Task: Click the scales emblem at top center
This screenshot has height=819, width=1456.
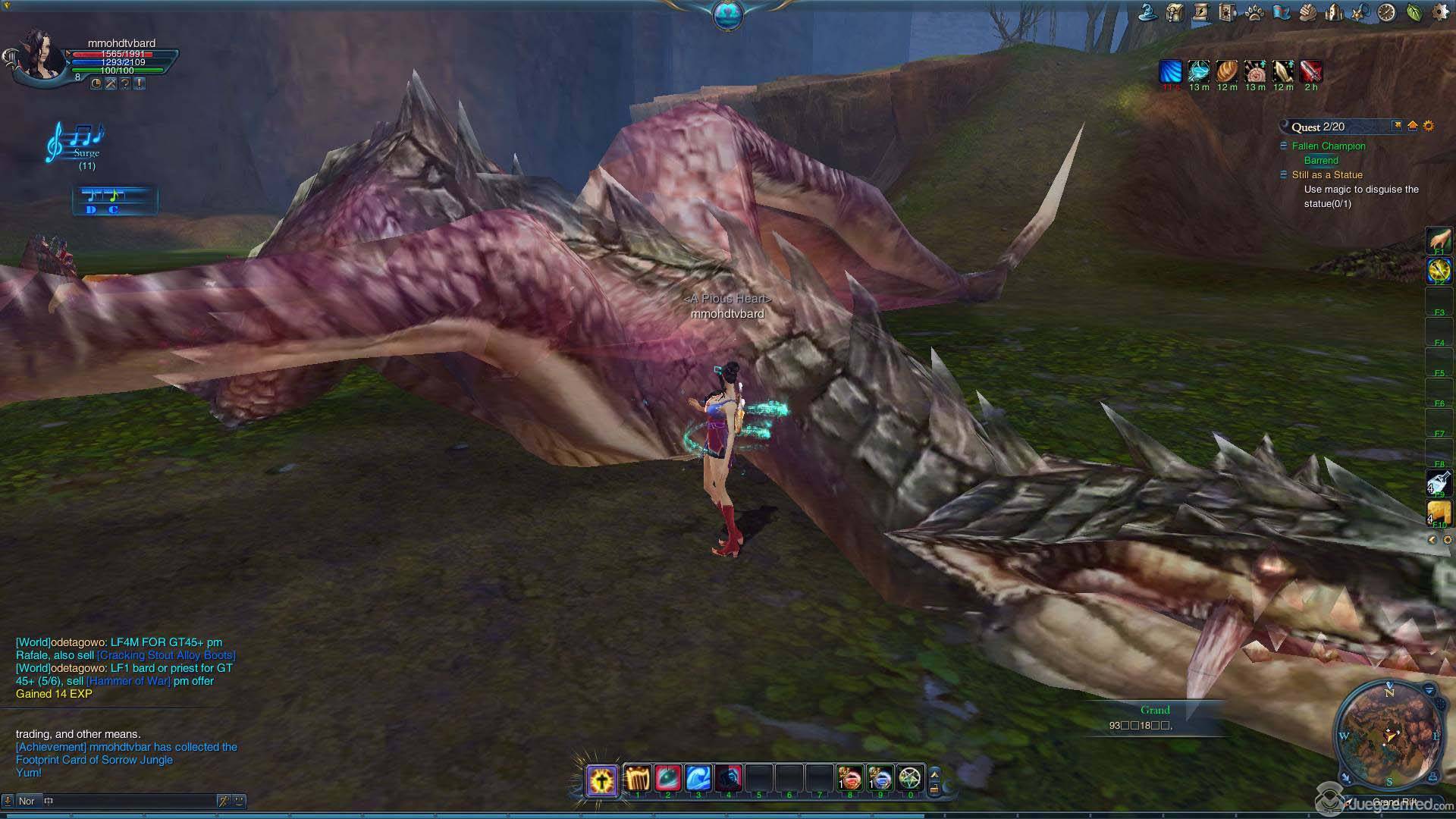Action: [727, 15]
